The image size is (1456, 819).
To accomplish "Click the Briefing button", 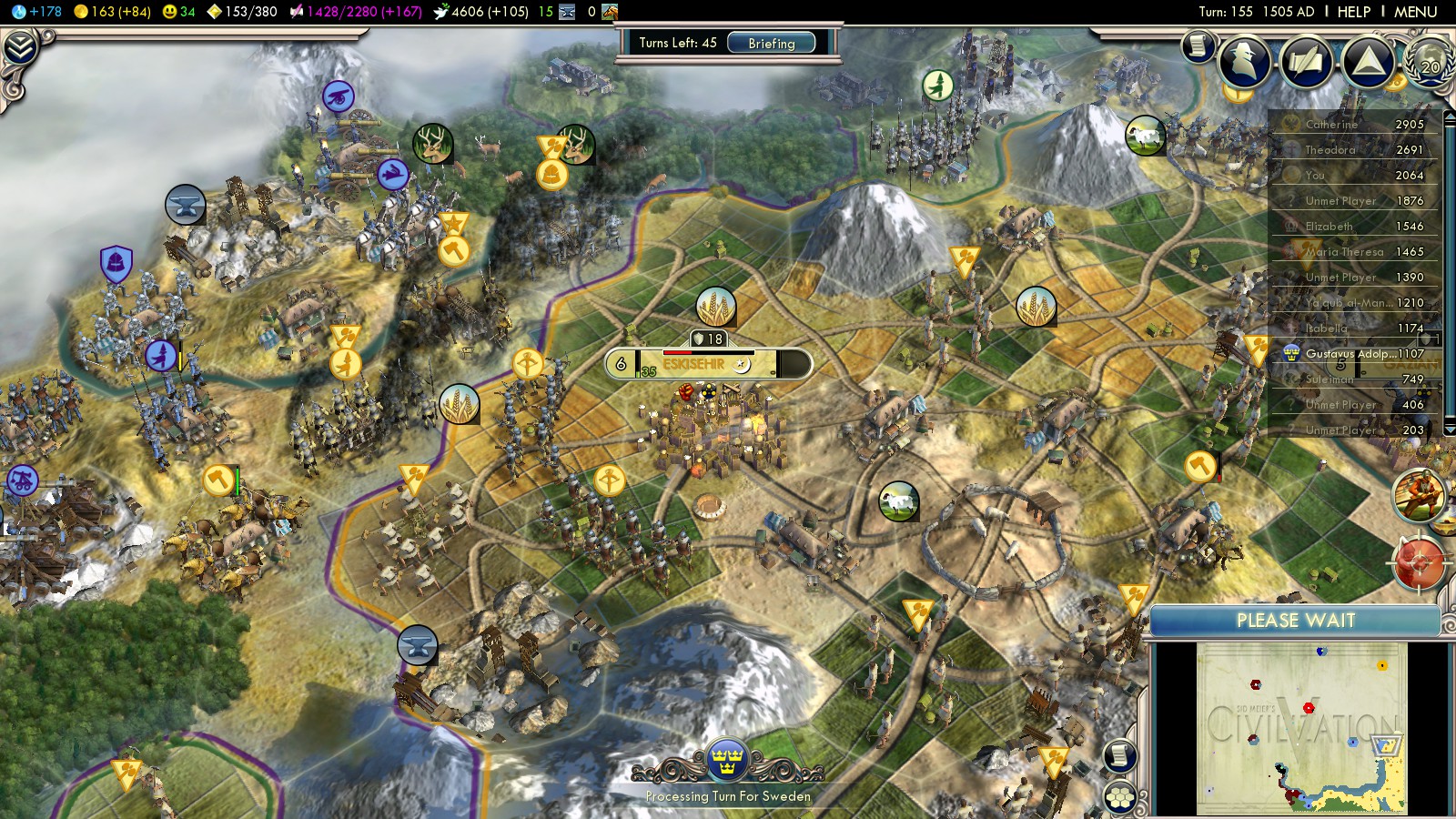I will (x=771, y=43).
